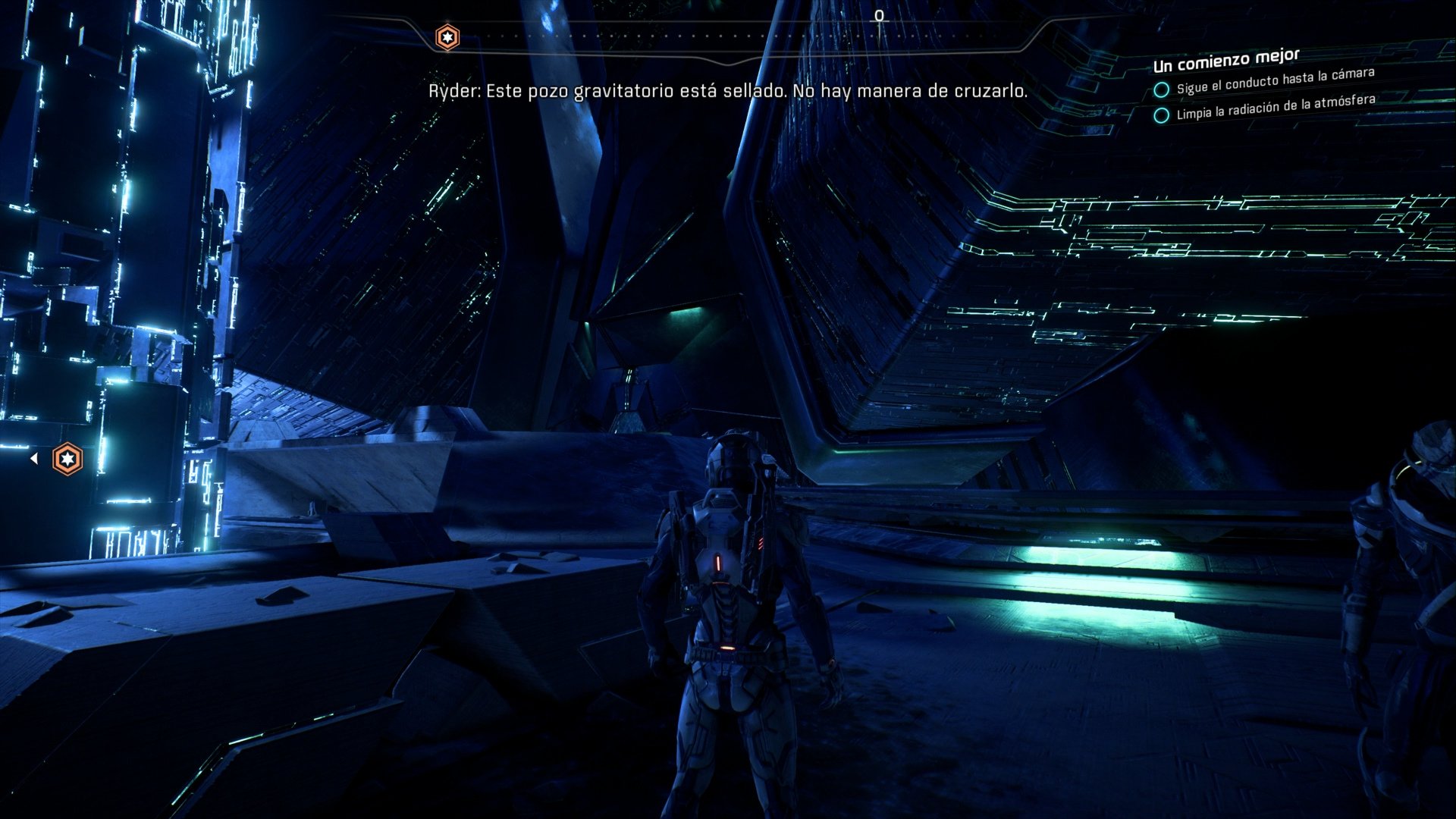Viewport: 1456px width, 819px height.
Task: Expand the left waypoint using its small arrow
Action: click(35, 458)
